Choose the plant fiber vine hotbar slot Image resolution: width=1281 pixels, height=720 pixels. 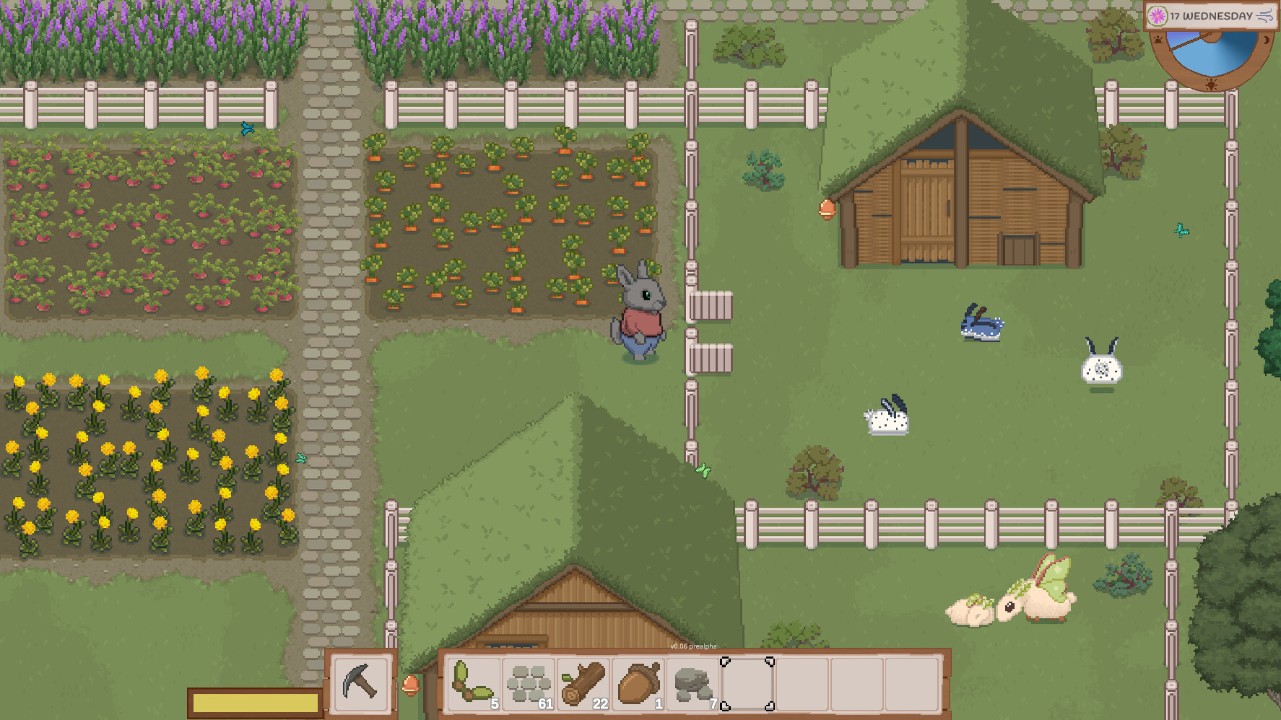(x=472, y=684)
